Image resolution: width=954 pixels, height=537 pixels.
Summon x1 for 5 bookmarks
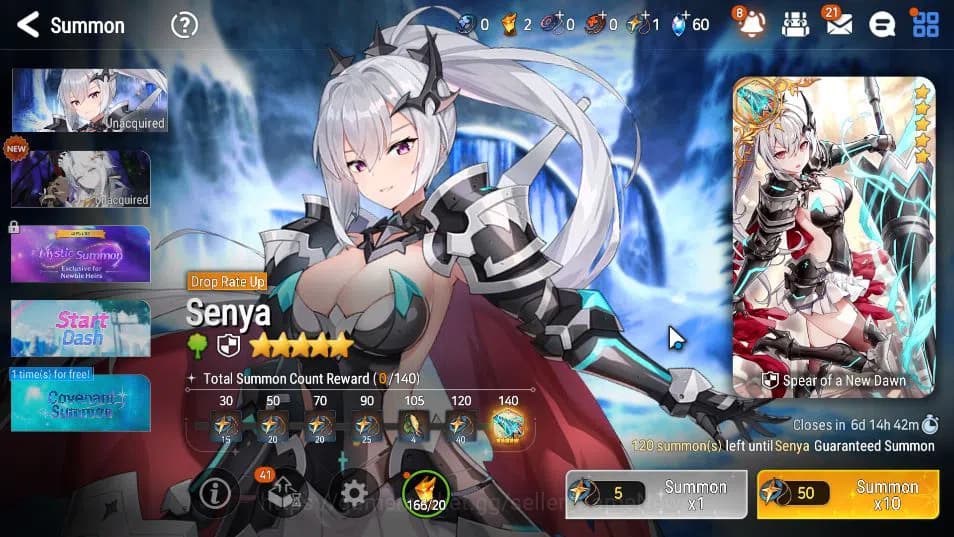click(x=656, y=494)
